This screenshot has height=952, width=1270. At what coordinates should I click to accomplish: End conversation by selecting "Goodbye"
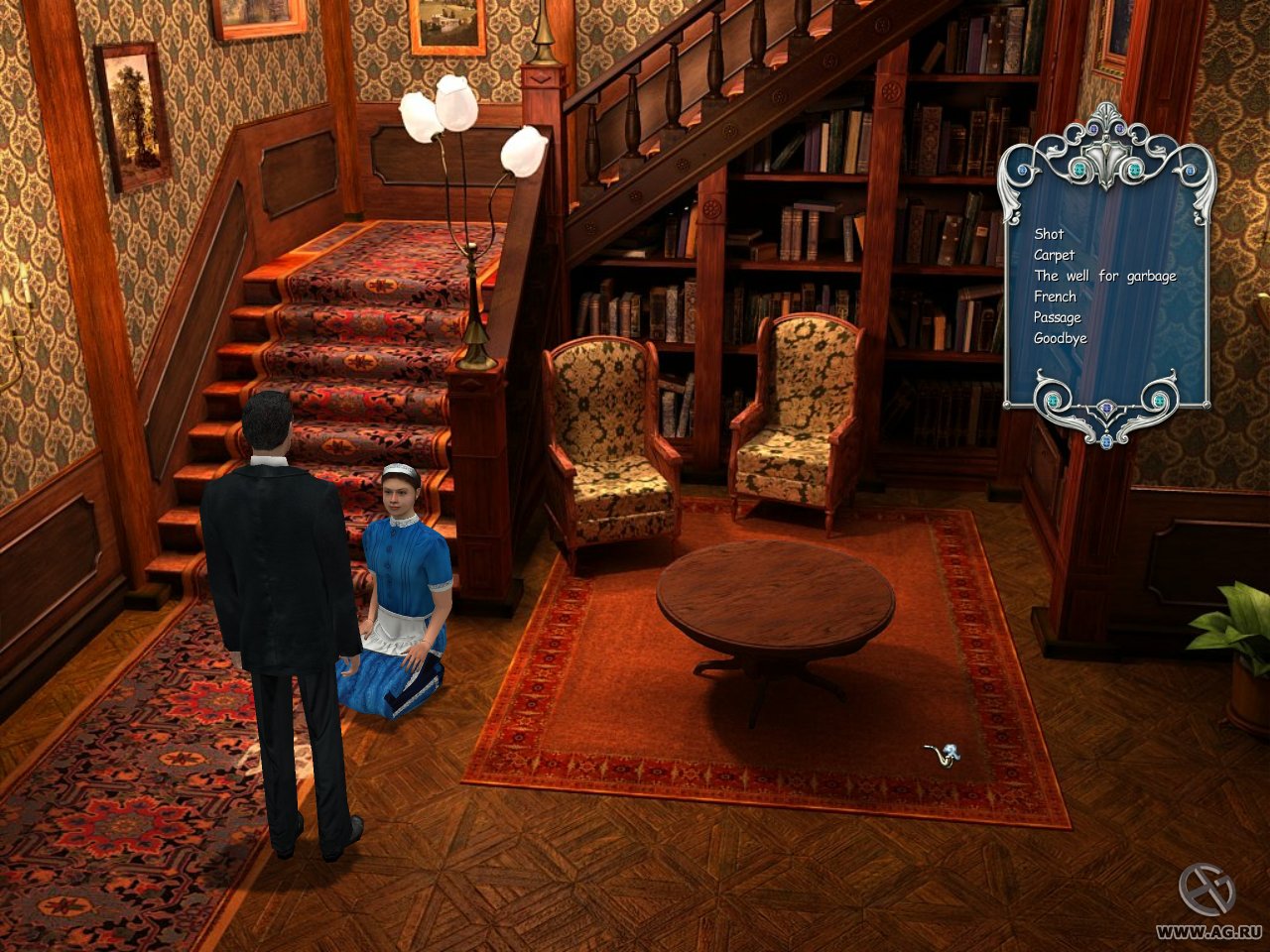point(1060,337)
